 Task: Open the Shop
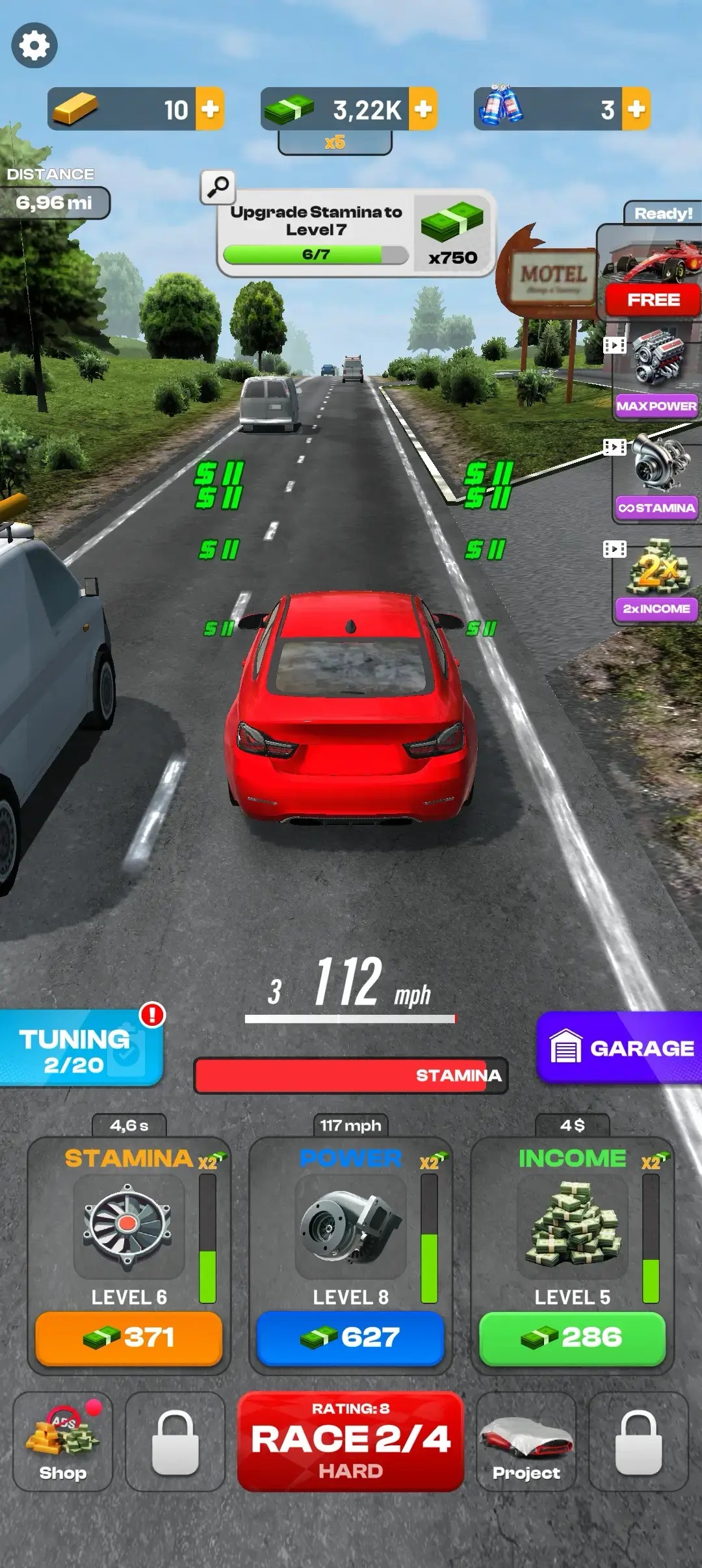pos(62,1441)
